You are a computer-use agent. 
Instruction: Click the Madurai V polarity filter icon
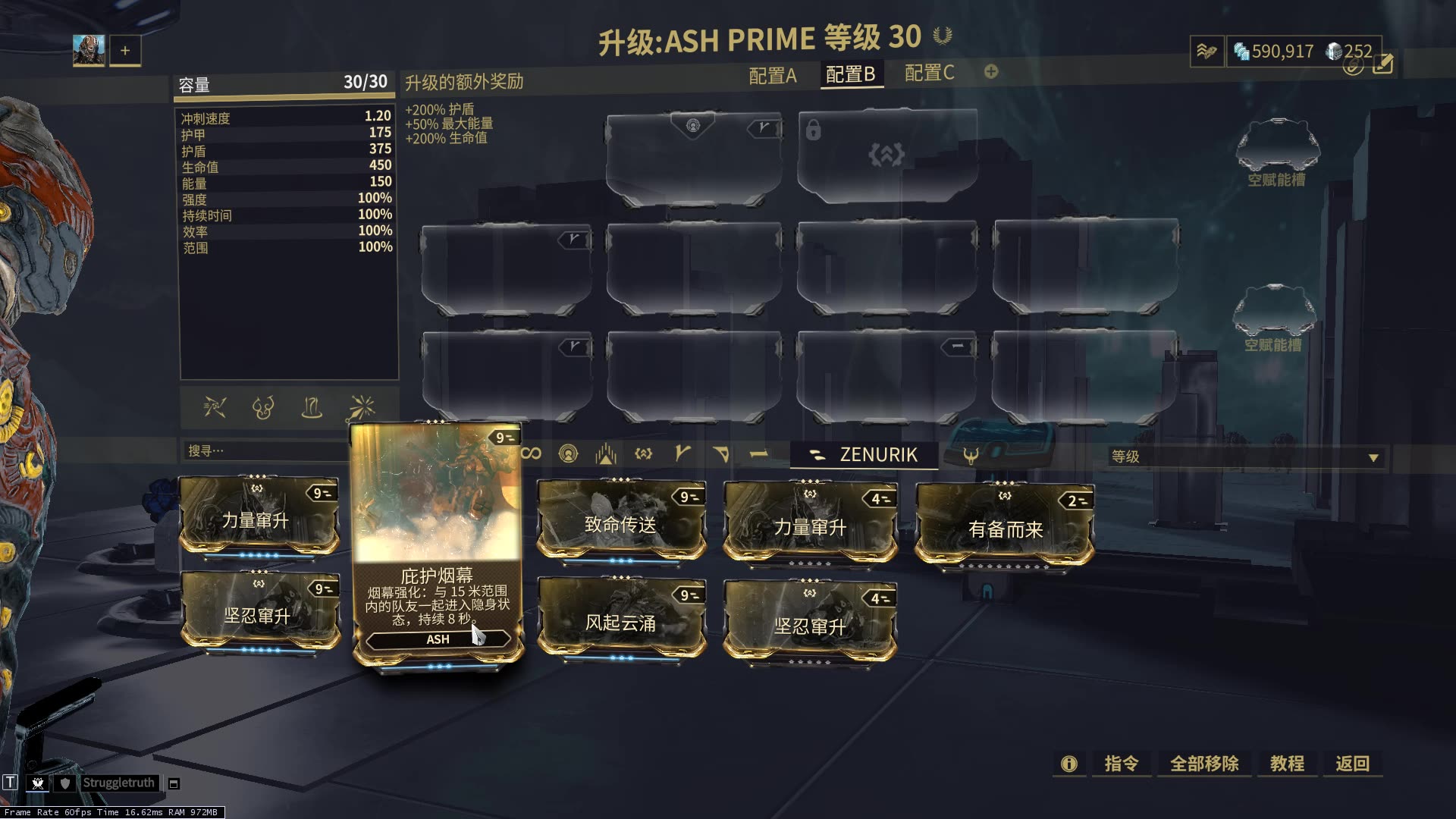tap(682, 453)
